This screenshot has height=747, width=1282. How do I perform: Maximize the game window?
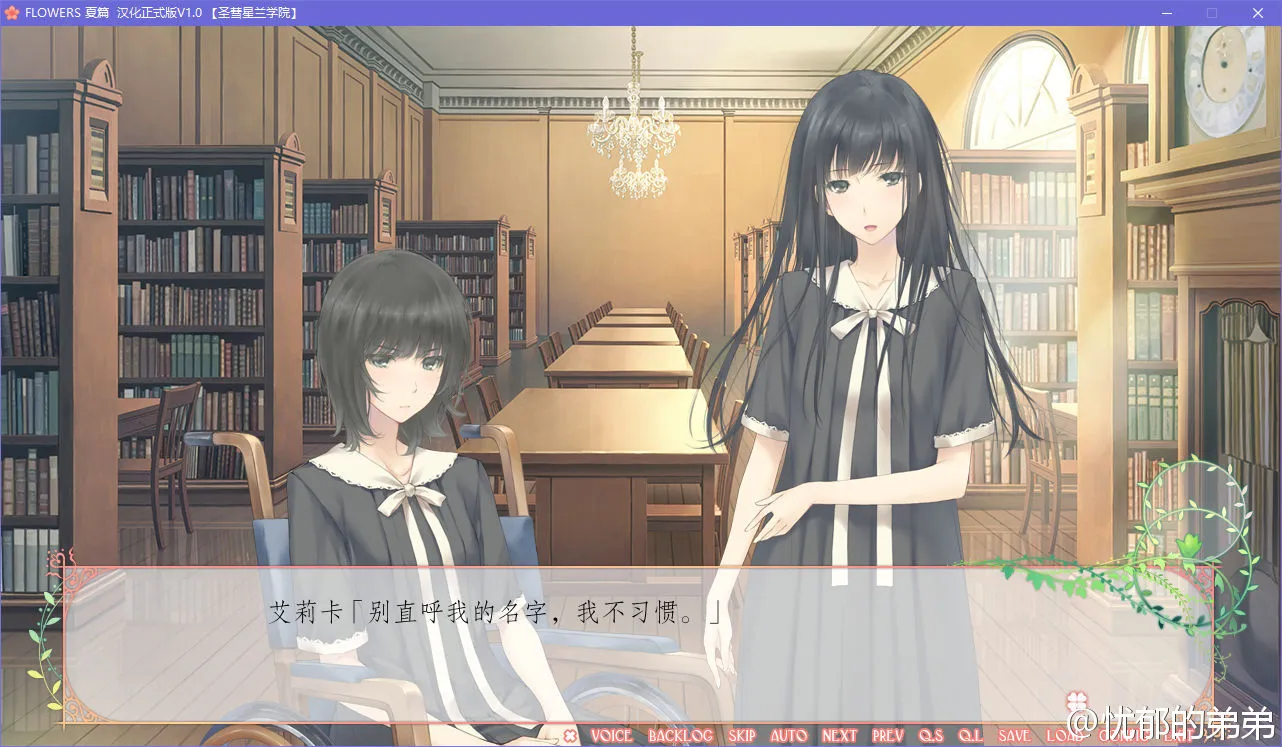[1211, 13]
